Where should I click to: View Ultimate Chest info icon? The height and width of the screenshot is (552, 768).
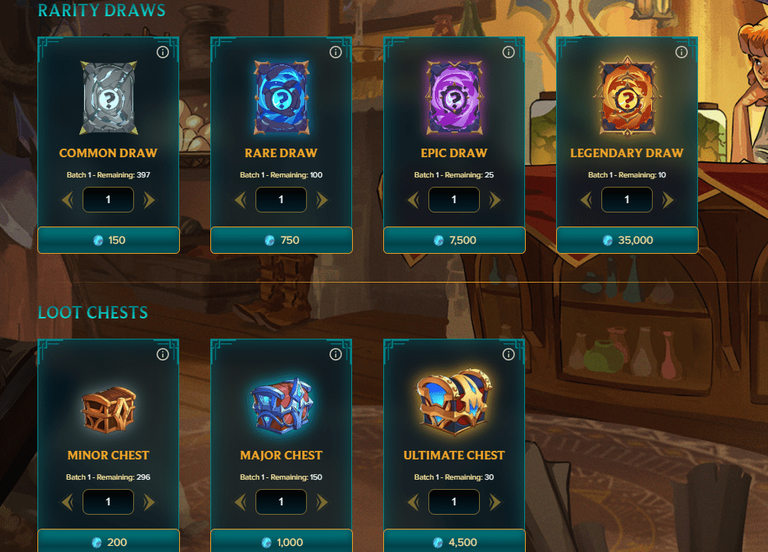508,354
